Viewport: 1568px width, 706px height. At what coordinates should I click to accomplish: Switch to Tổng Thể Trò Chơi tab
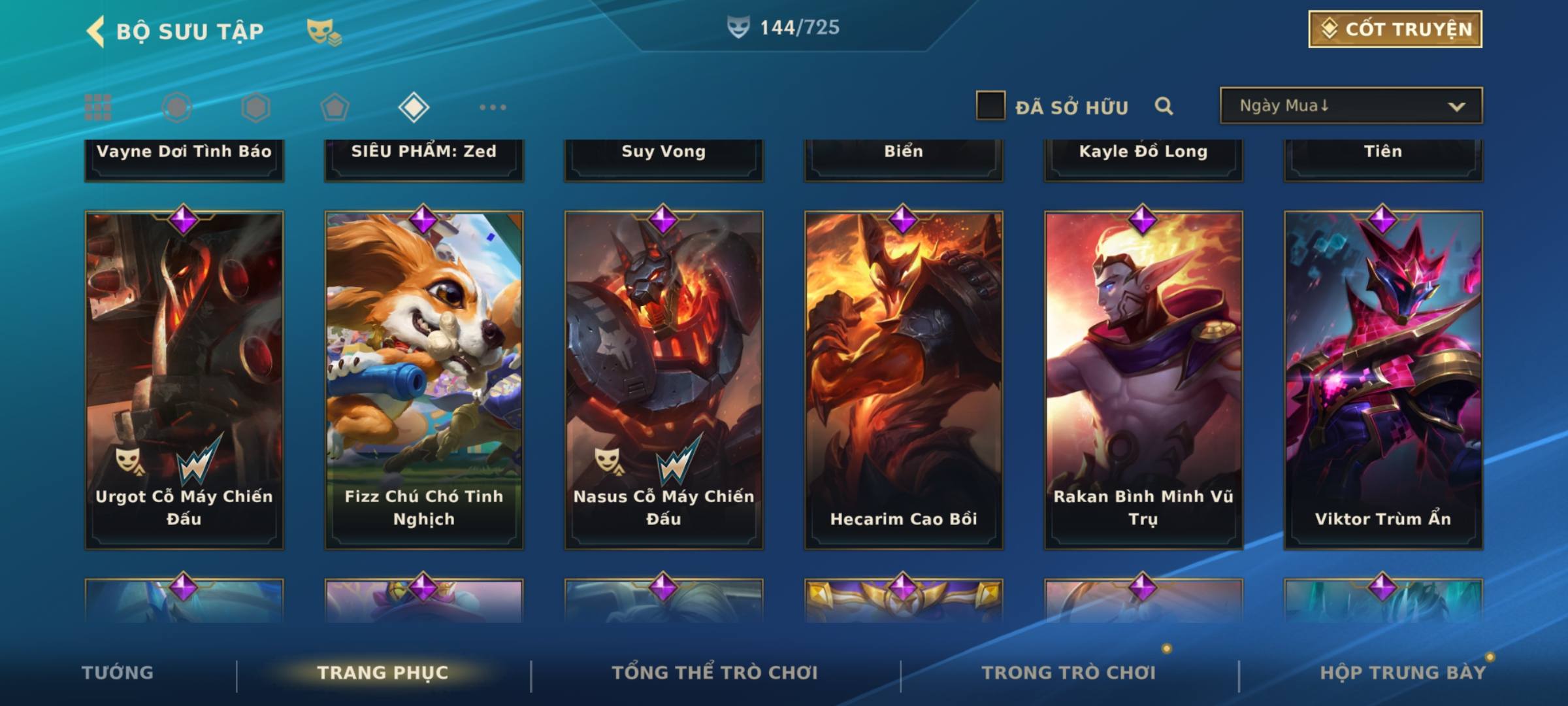tap(715, 673)
